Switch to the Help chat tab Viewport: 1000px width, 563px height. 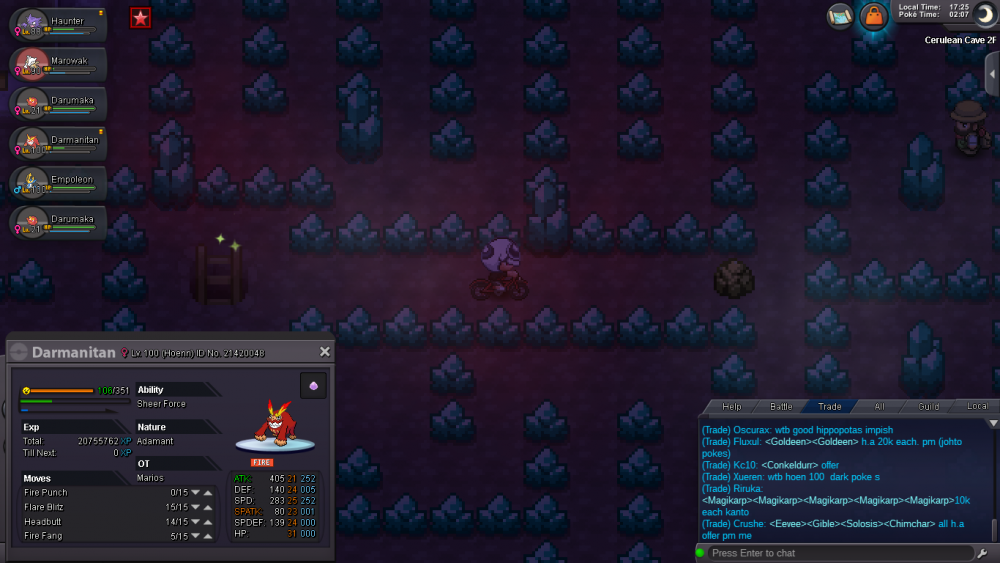[x=732, y=407]
